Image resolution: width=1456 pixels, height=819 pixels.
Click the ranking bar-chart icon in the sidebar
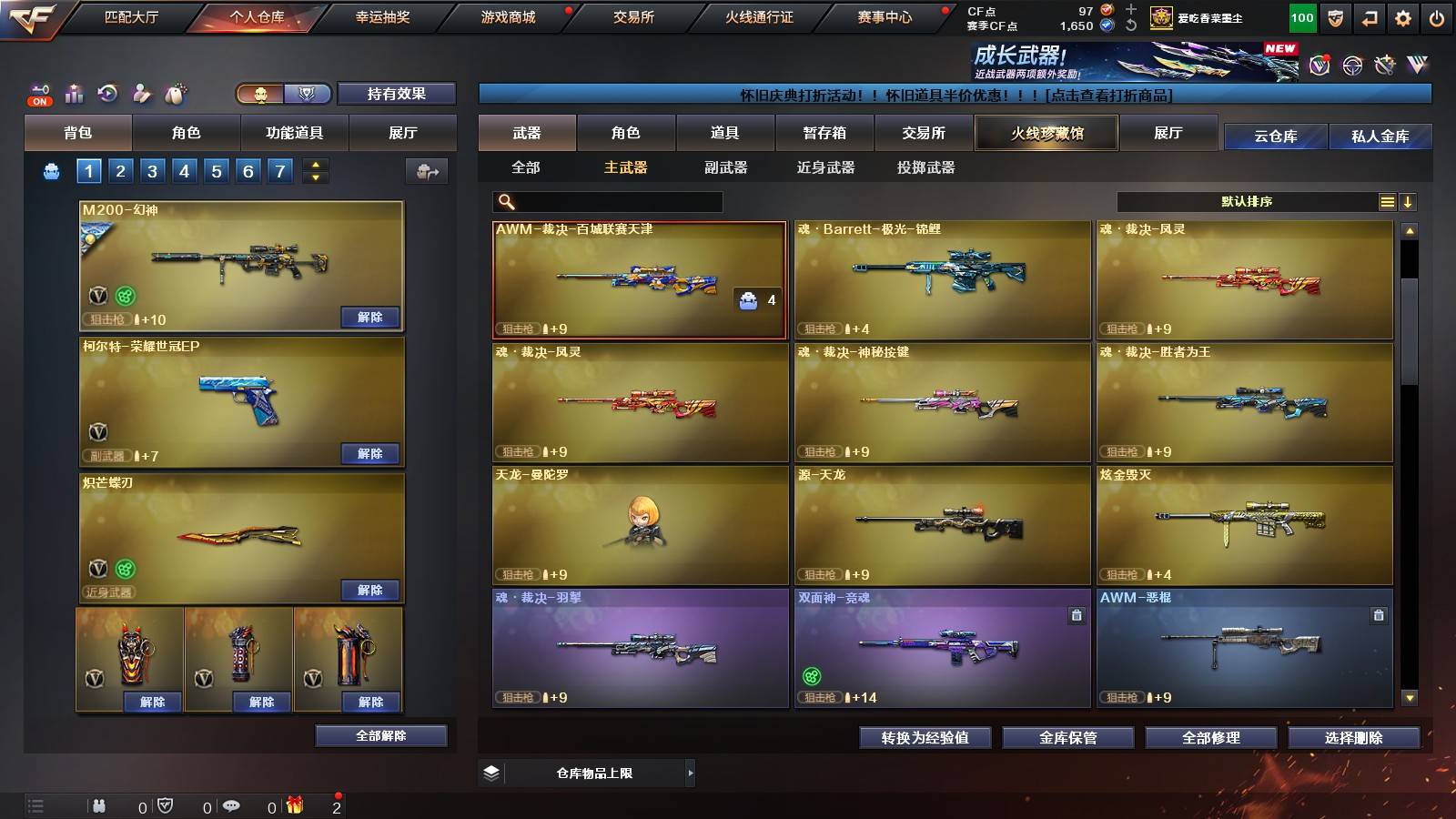click(x=73, y=94)
